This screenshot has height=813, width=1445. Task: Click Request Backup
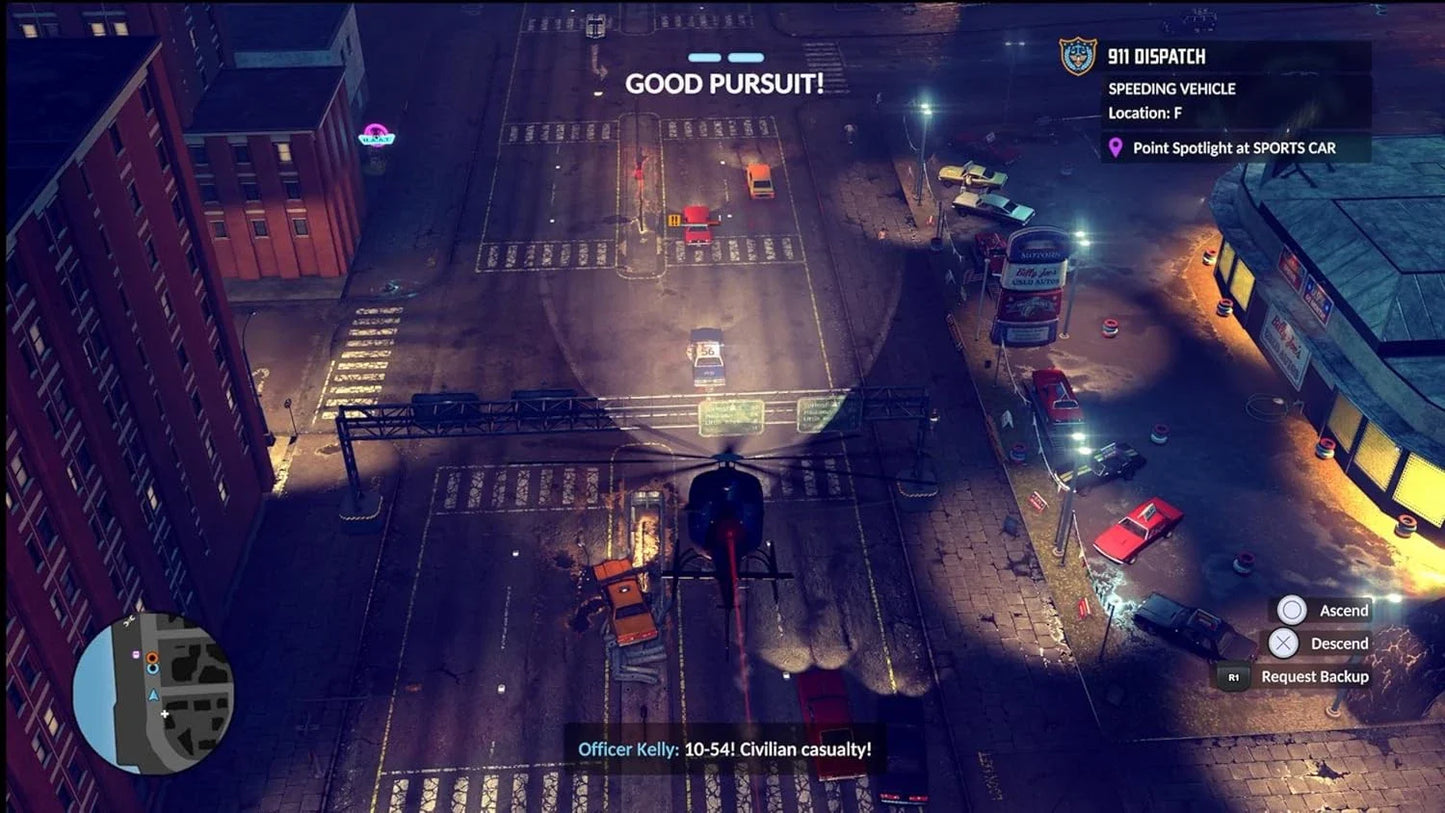[1315, 677]
